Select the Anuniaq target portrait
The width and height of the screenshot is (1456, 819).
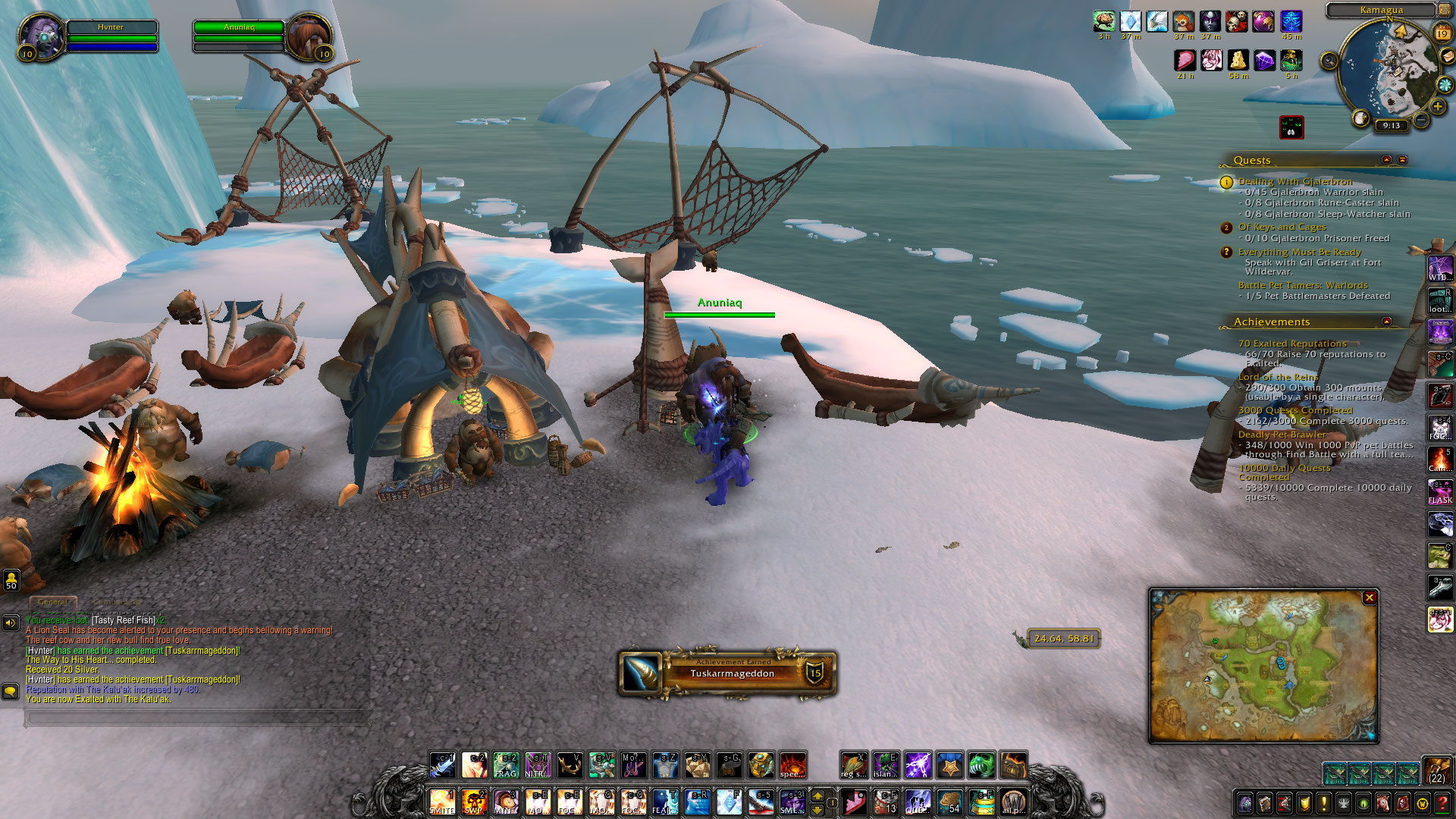click(308, 36)
